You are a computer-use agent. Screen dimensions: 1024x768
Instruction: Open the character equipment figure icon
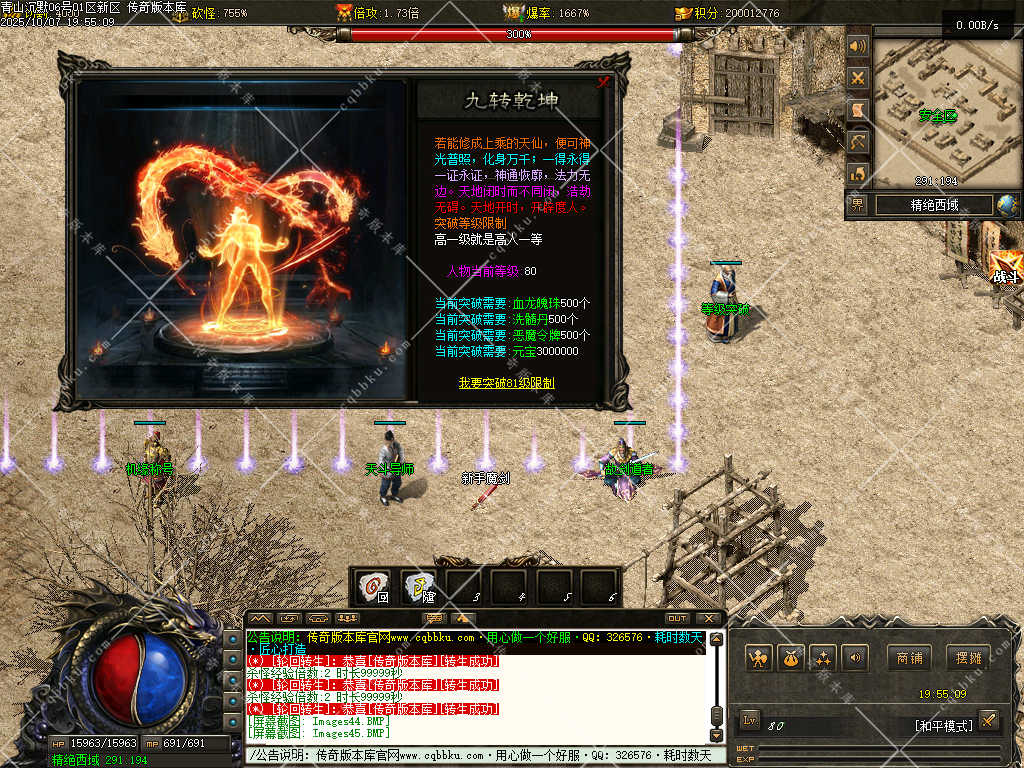[758, 658]
